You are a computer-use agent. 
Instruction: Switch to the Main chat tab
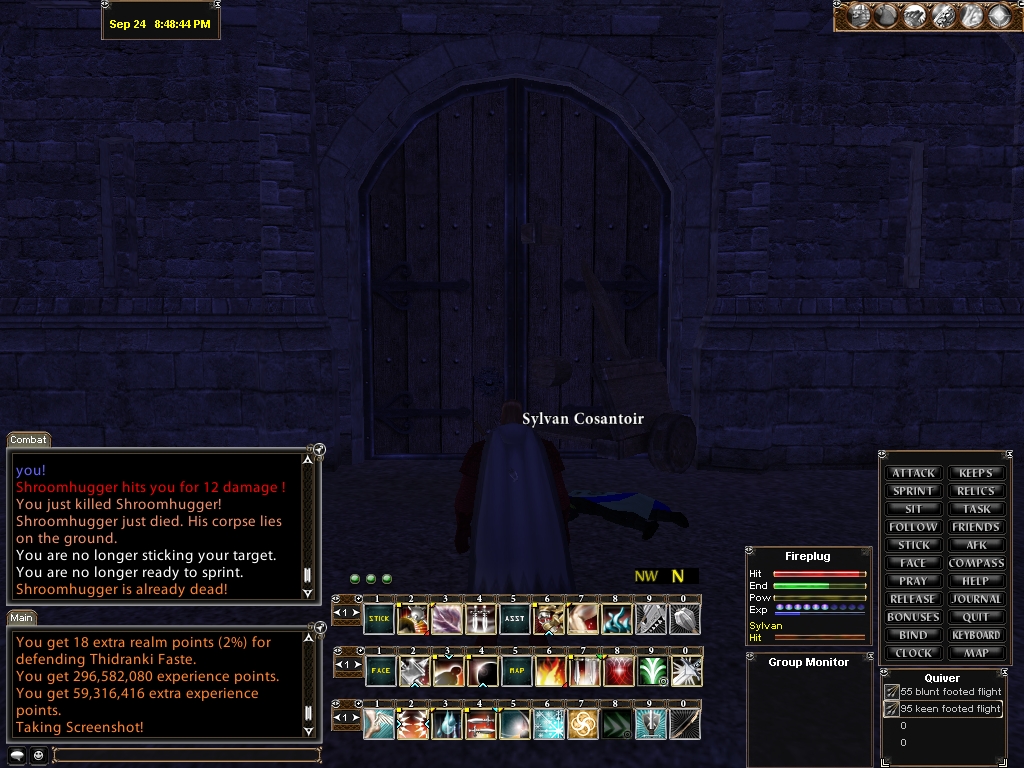pos(24,618)
